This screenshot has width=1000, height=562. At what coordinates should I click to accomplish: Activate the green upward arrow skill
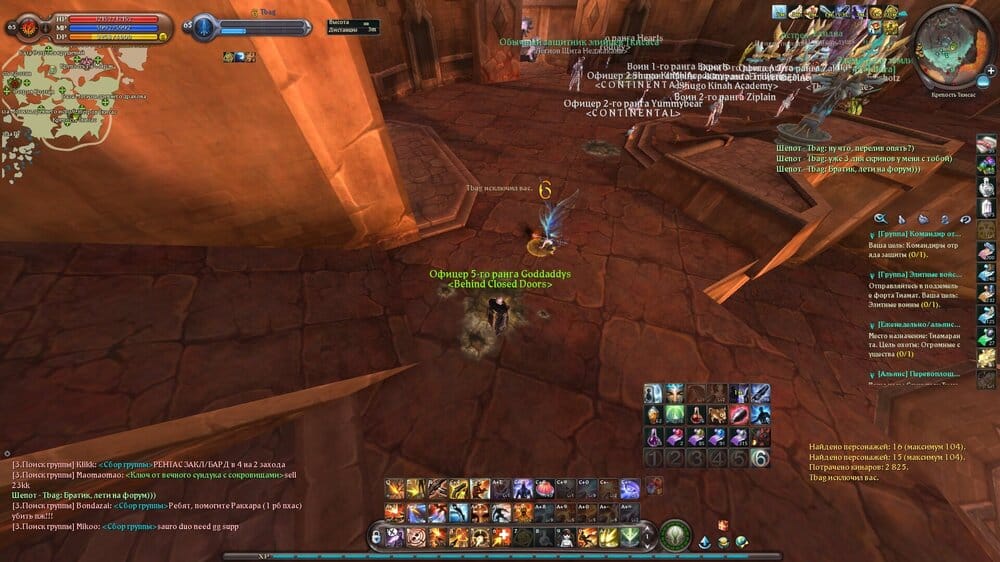[629, 536]
